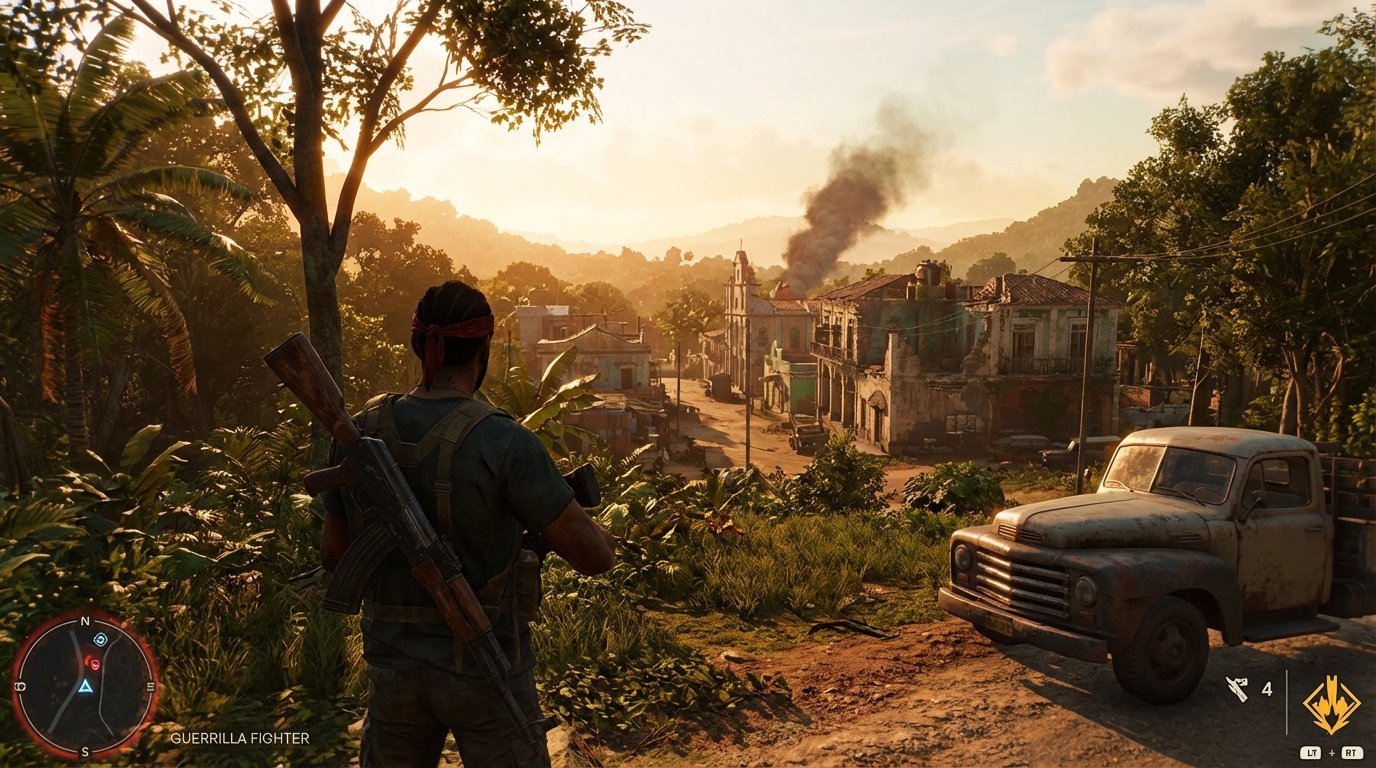Click the red enemy dot on the minimap
This screenshot has height=768, width=1376.
point(93,663)
